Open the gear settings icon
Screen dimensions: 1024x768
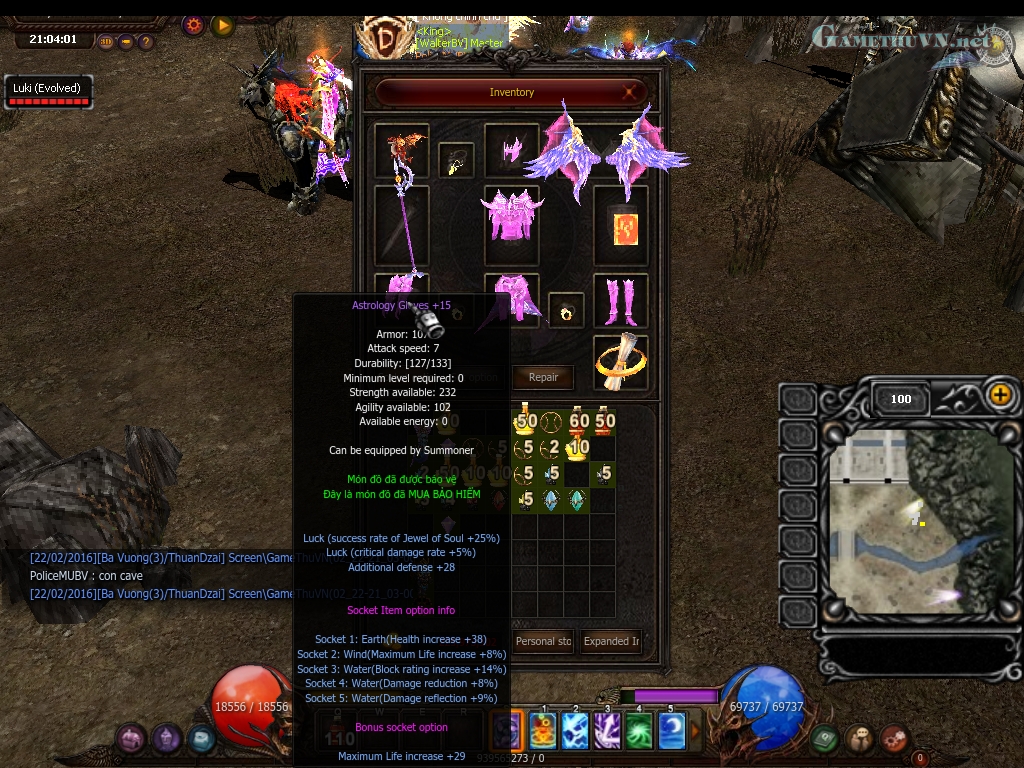(194, 25)
